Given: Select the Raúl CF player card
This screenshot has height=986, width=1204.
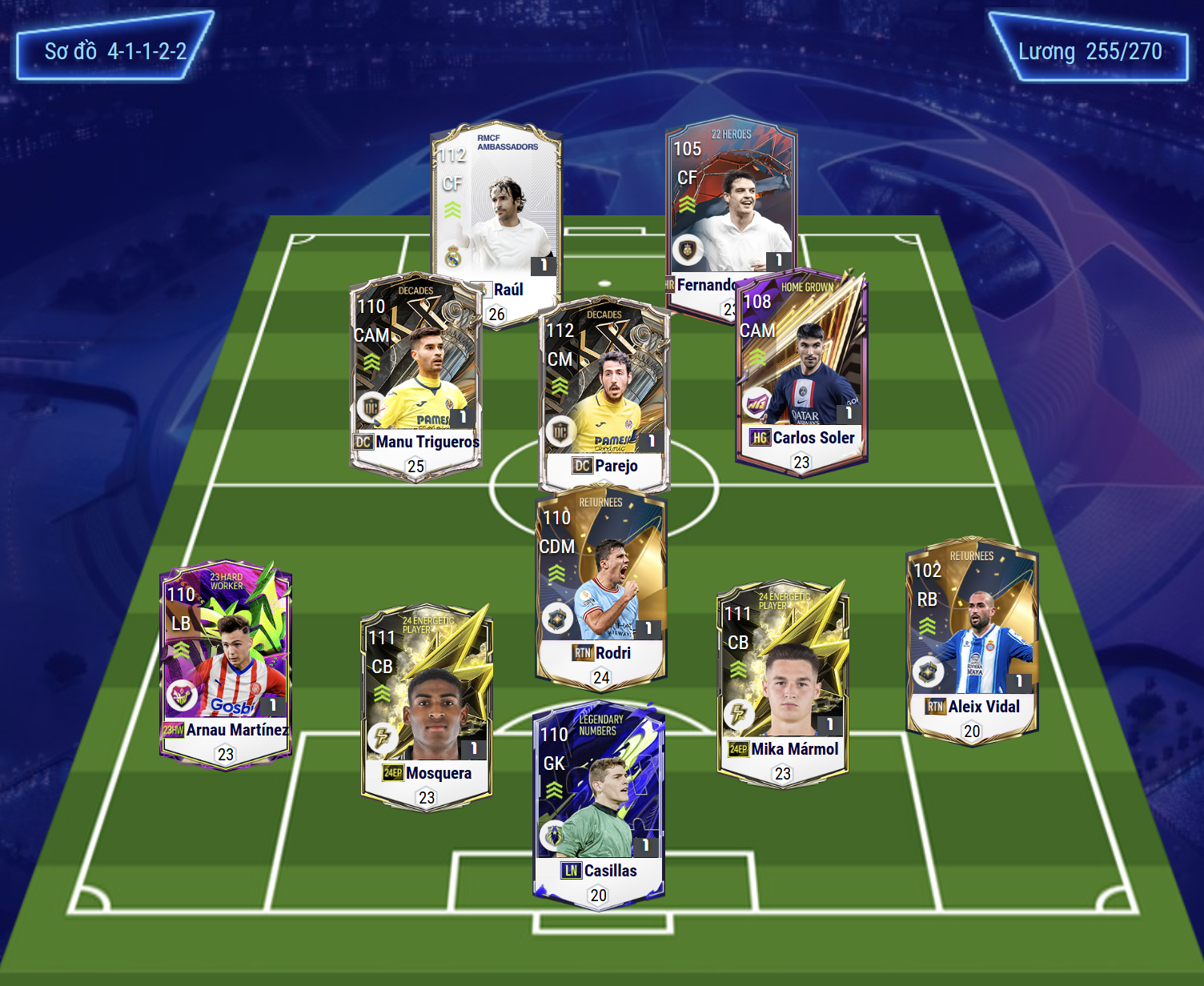Looking at the screenshot, I should click(x=496, y=208).
